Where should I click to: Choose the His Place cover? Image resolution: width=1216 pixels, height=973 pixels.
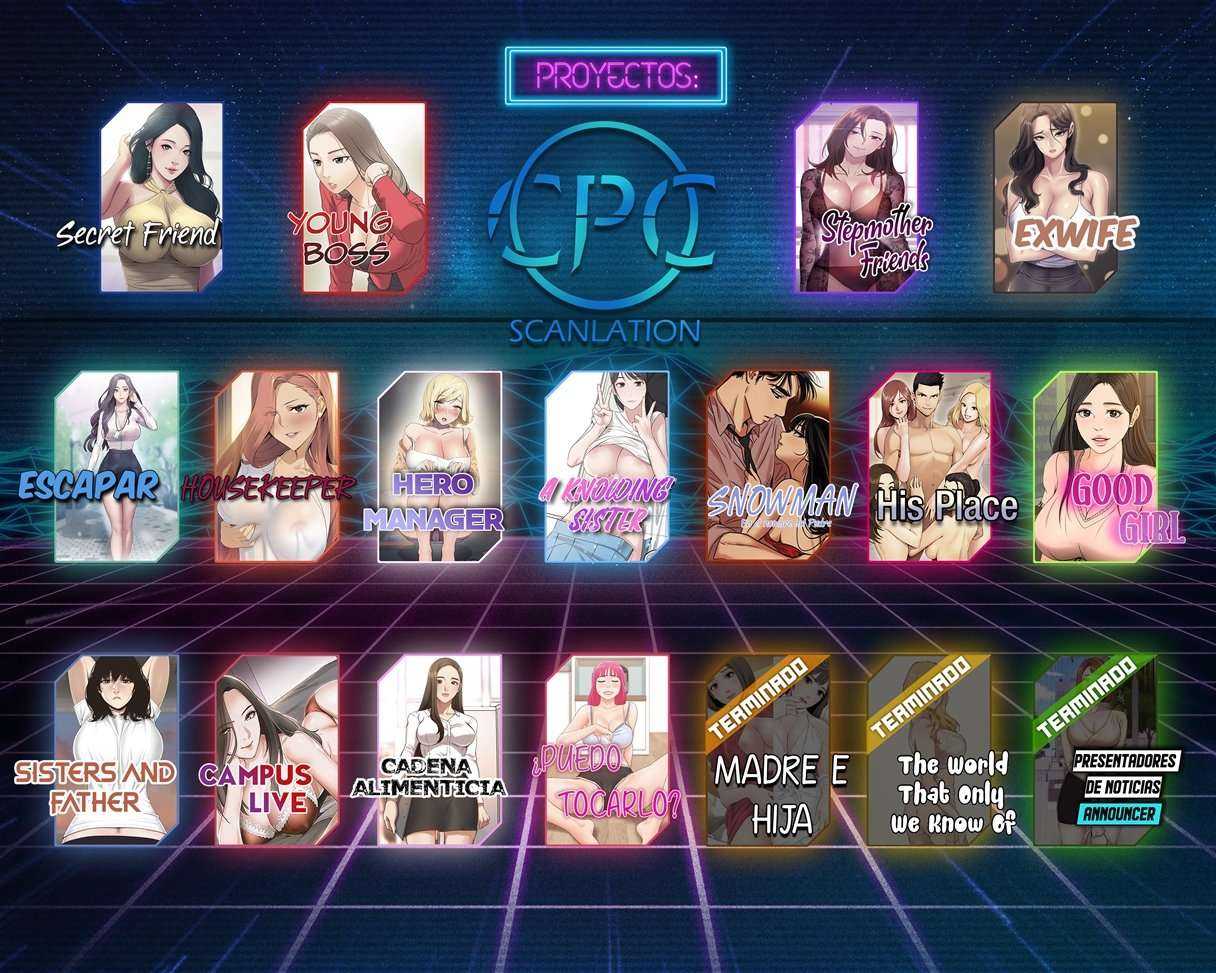(x=930, y=466)
